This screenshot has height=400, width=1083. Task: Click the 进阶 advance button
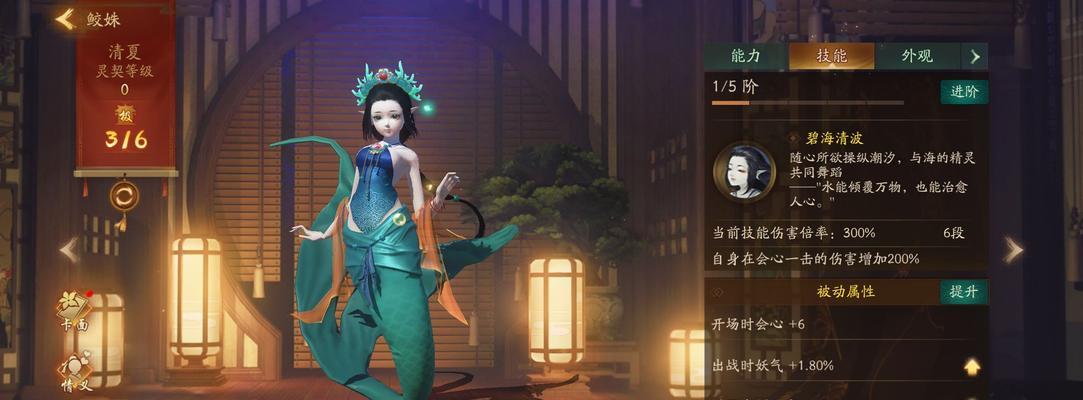(963, 92)
